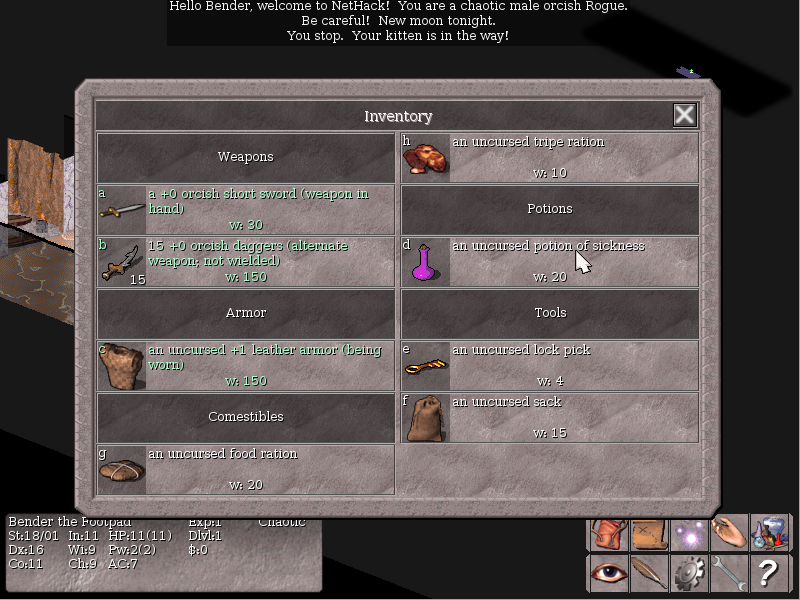This screenshot has width=800, height=600.
Task: Close the Inventory window
Action: pyautogui.click(x=684, y=115)
